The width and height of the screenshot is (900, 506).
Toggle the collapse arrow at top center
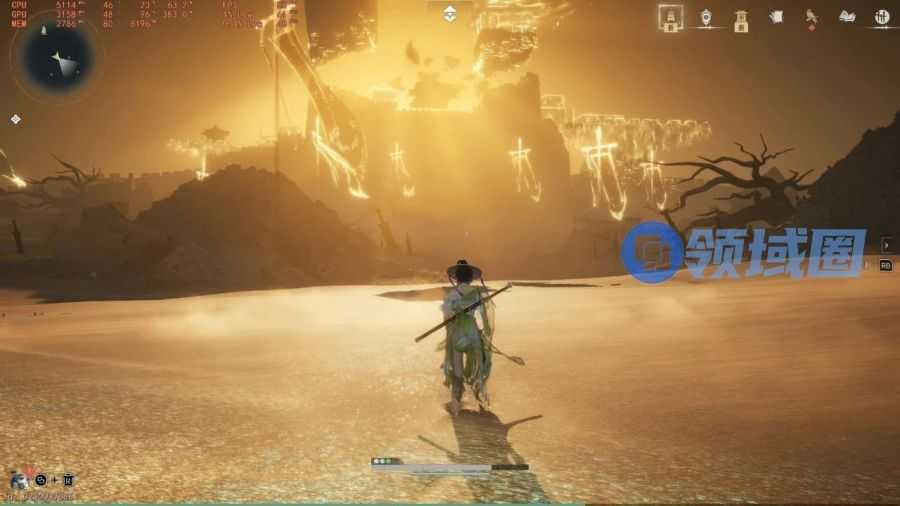(x=450, y=13)
